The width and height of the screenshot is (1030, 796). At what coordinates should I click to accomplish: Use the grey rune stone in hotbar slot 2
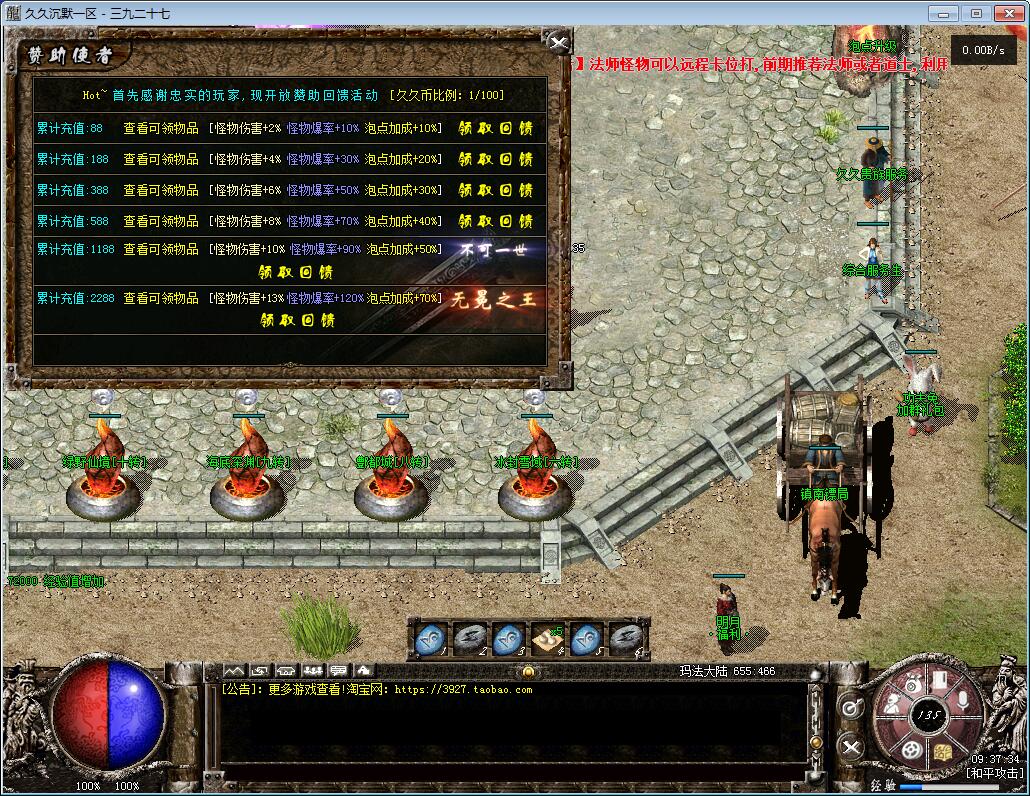click(468, 636)
